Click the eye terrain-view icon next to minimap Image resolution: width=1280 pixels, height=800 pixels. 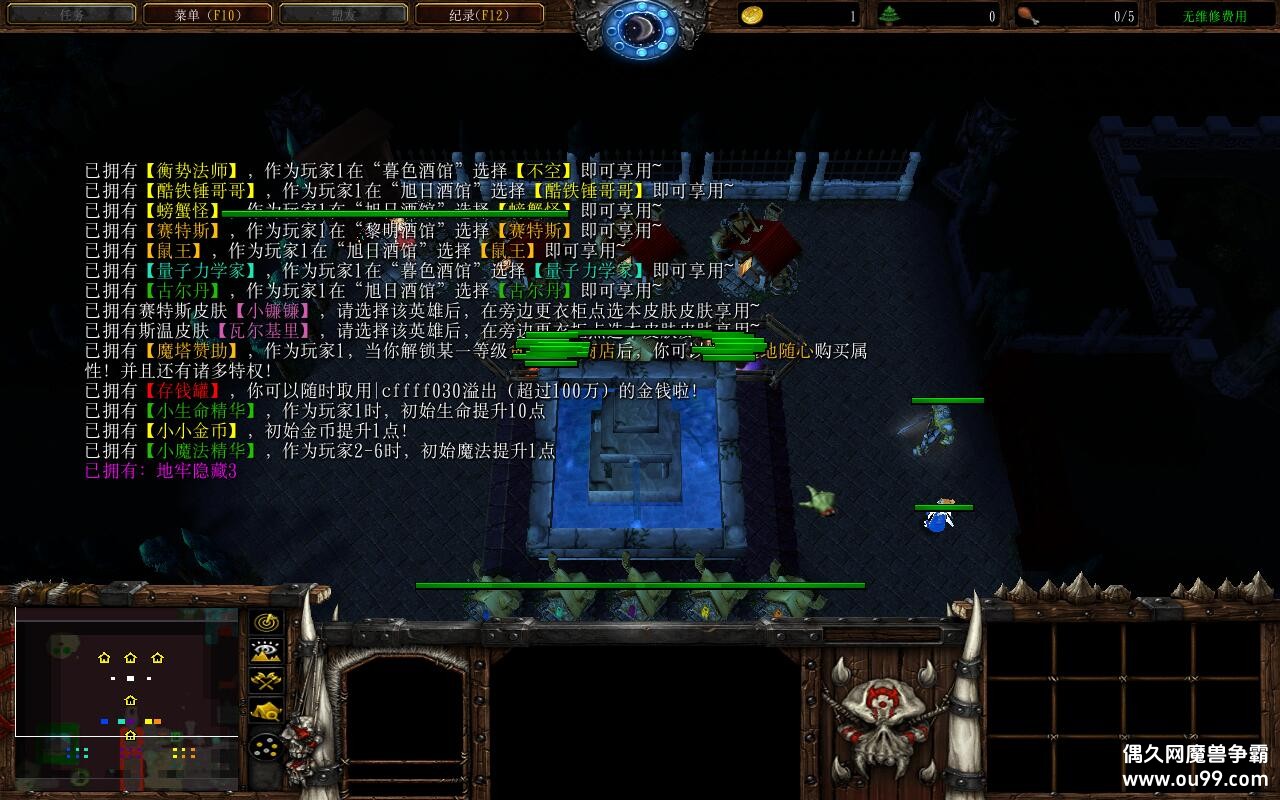coord(266,651)
